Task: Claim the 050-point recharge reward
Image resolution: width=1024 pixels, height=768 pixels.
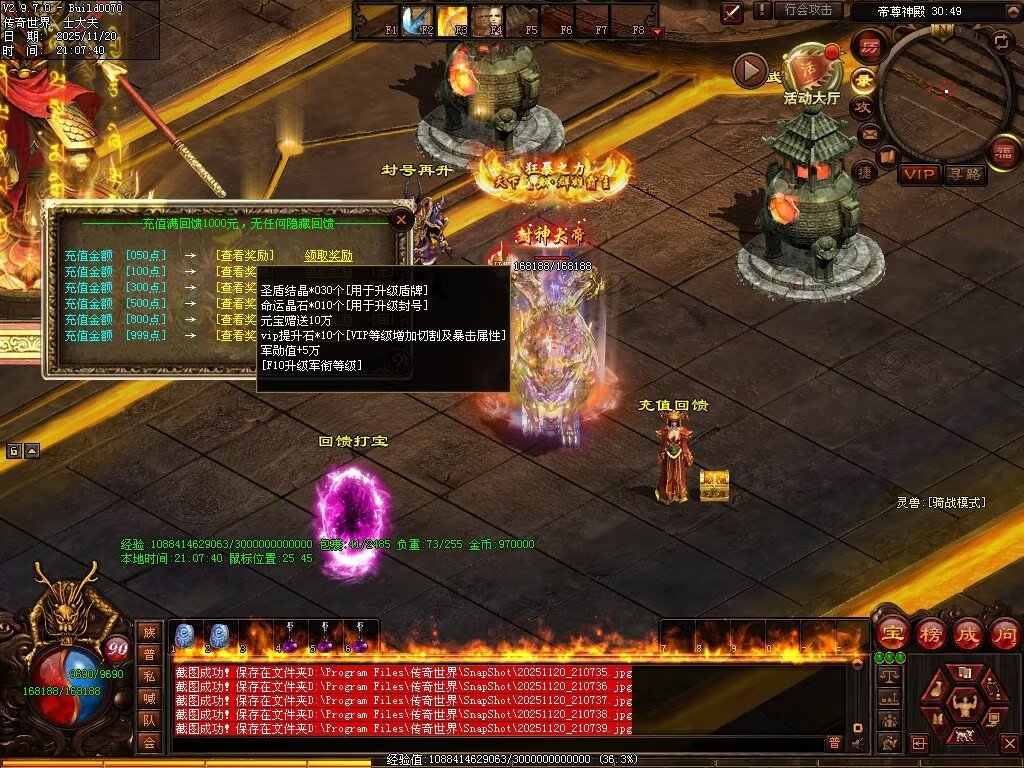Action: [x=328, y=256]
